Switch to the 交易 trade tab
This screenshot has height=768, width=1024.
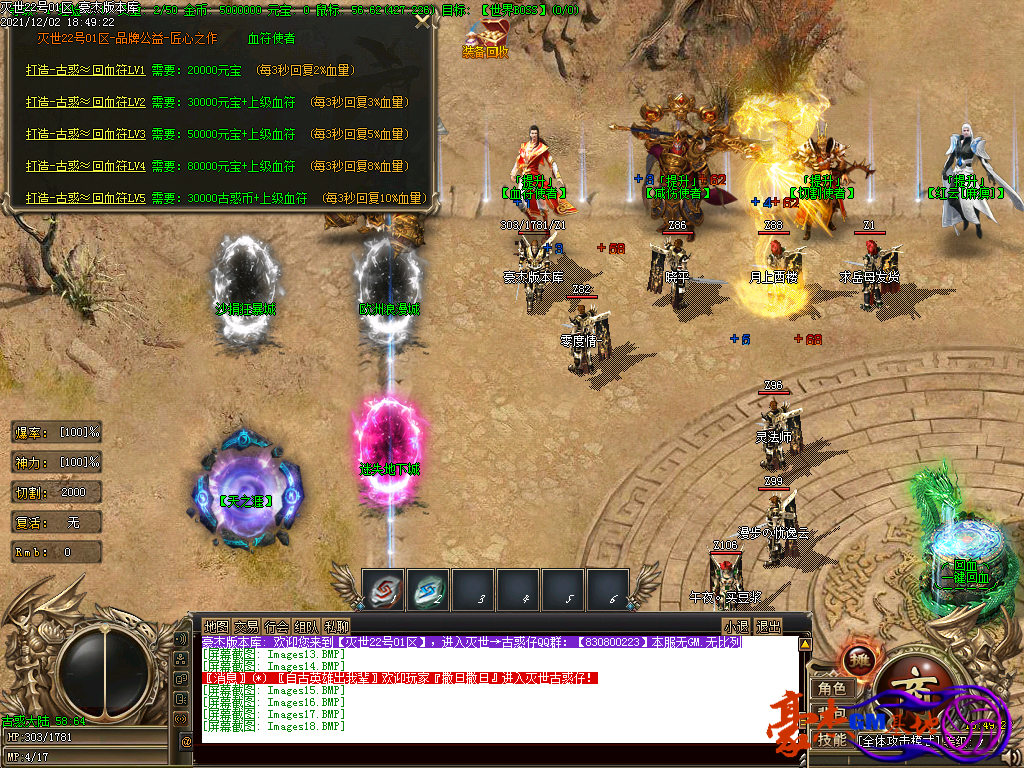click(246, 627)
